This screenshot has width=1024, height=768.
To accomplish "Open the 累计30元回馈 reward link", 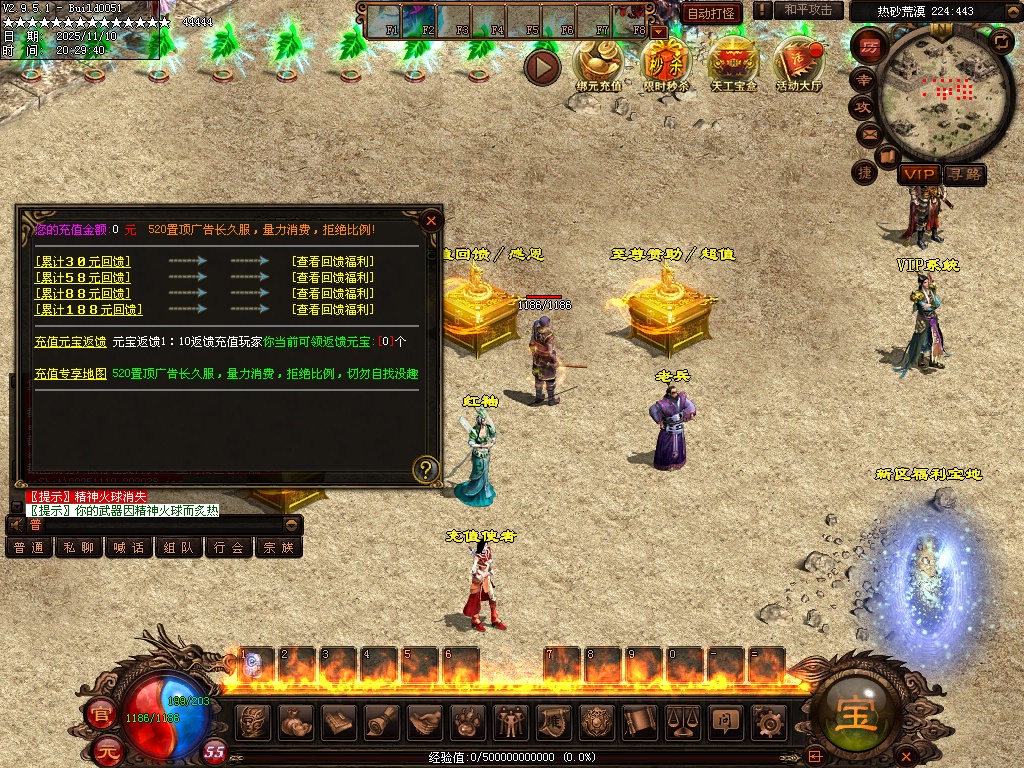I will (x=82, y=261).
